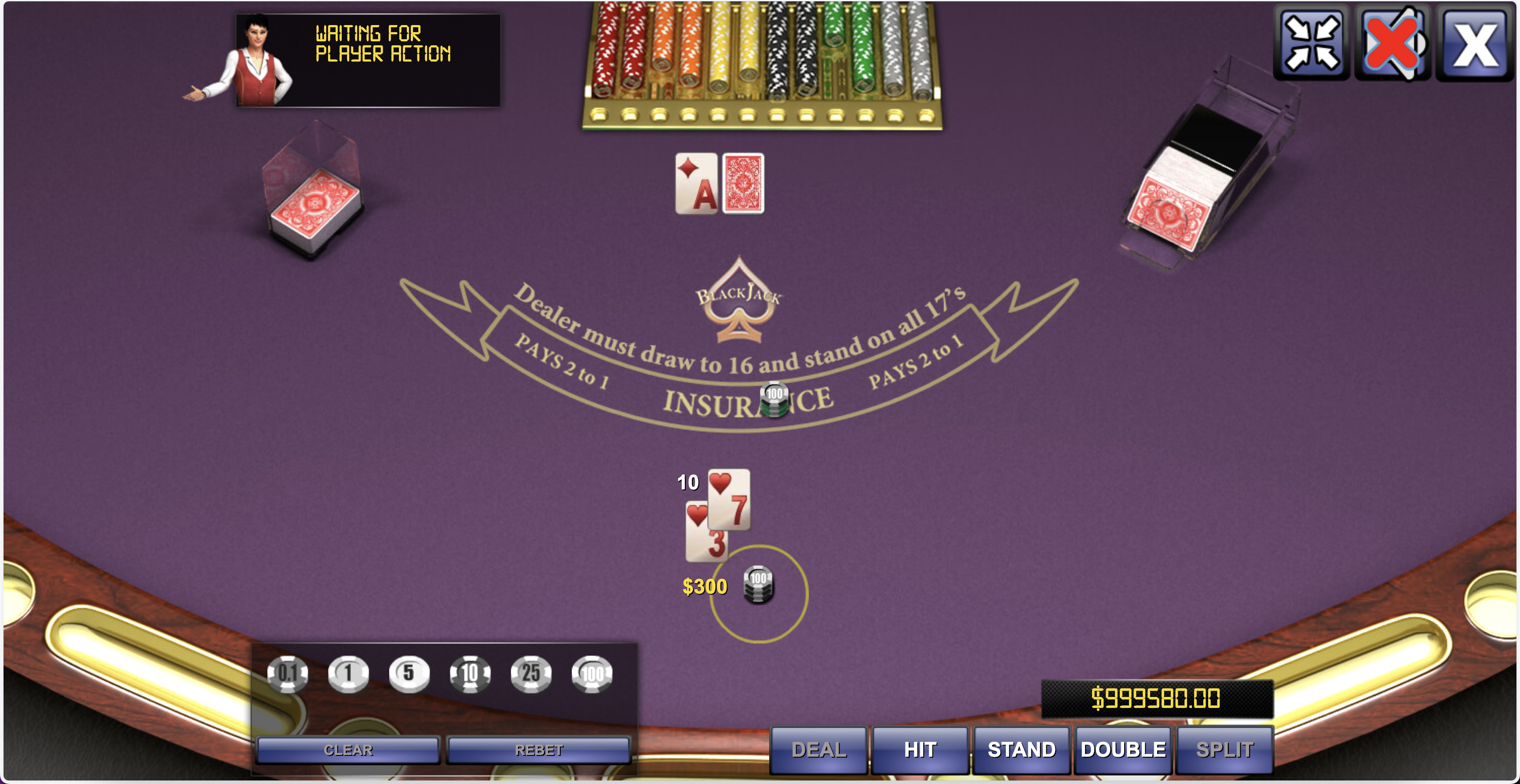
Task: Select the $25 chip
Action: pos(531,675)
